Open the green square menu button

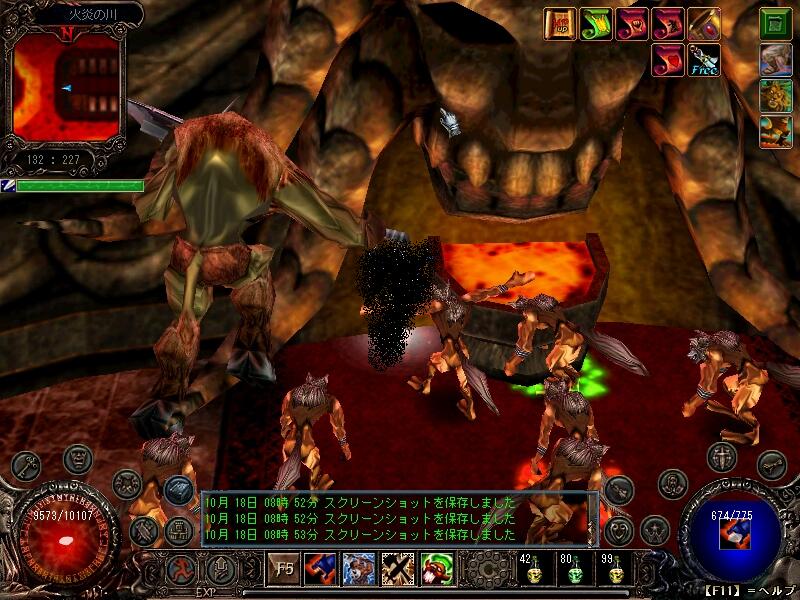tap(776, 24)
